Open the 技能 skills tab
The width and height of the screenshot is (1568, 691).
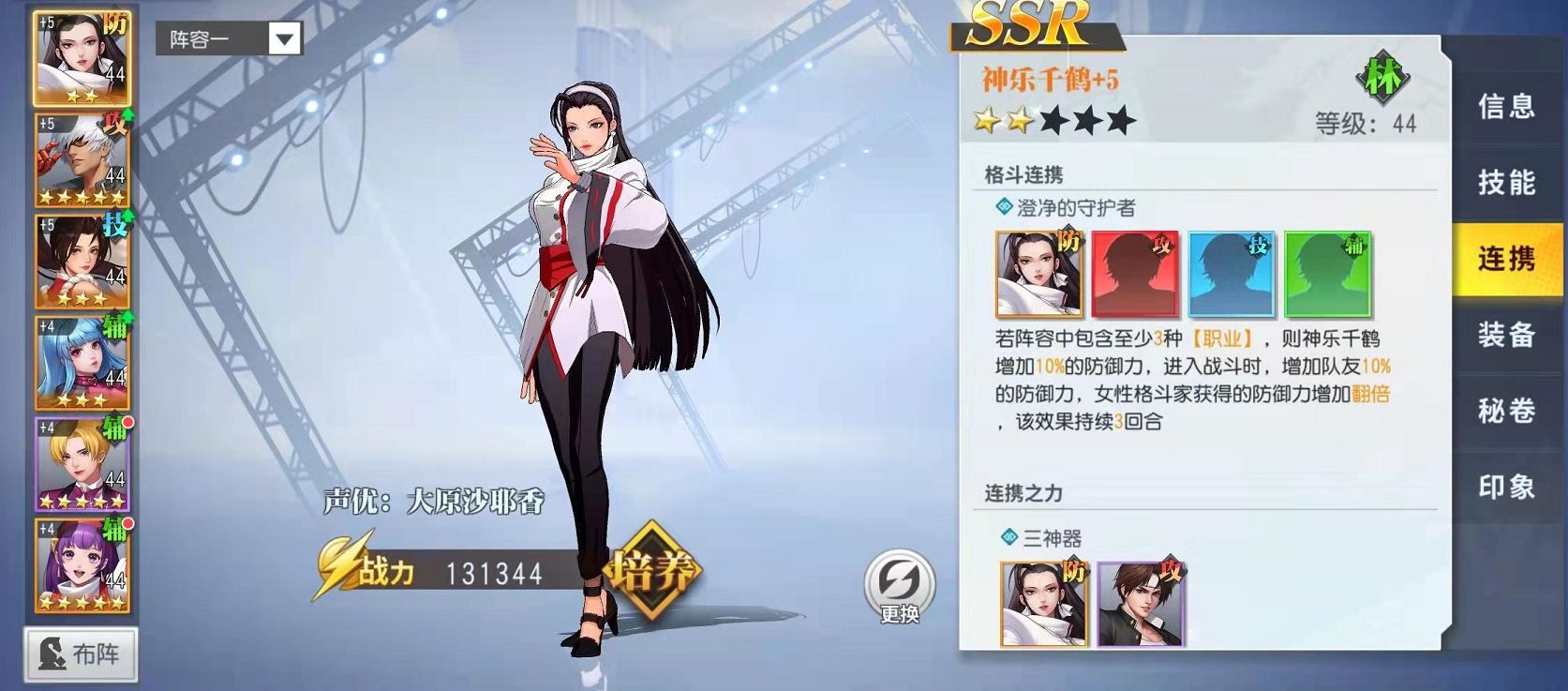click(x=1506, y=182)
